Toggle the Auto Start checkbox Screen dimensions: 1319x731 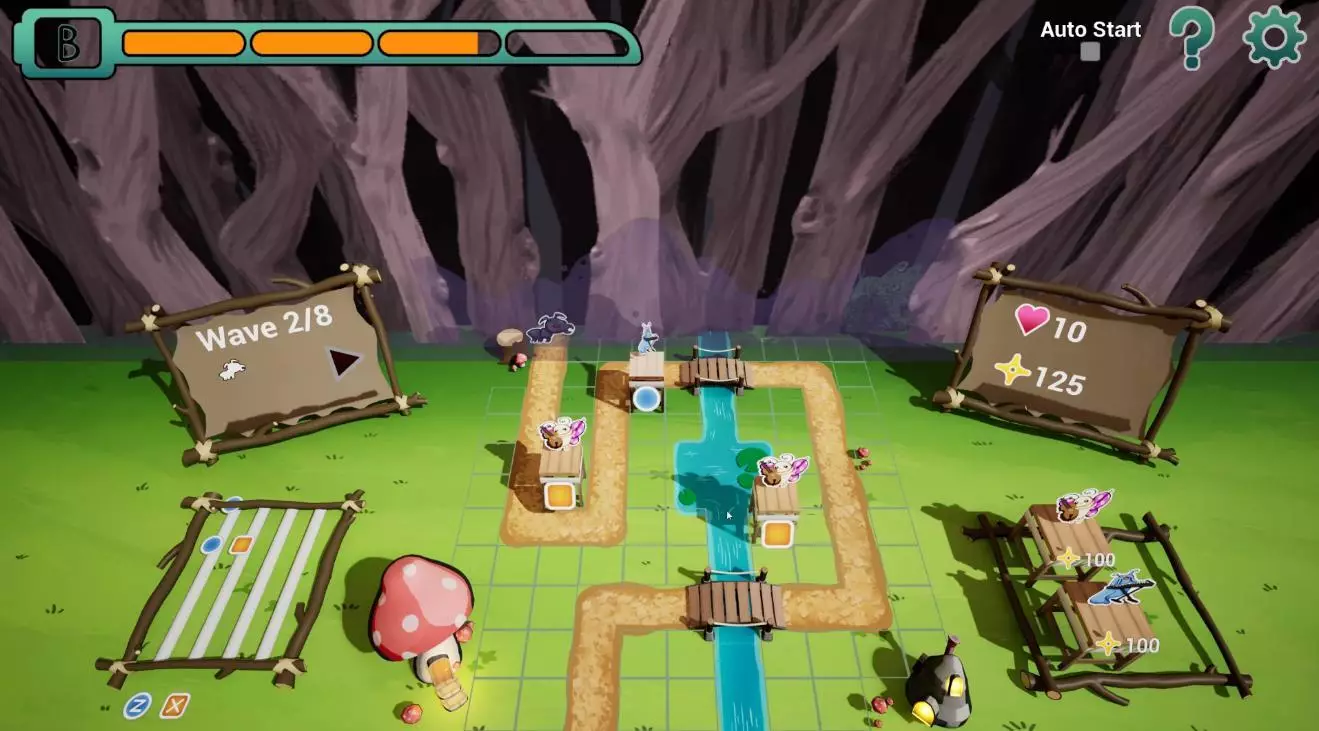tap(1090, 51)
